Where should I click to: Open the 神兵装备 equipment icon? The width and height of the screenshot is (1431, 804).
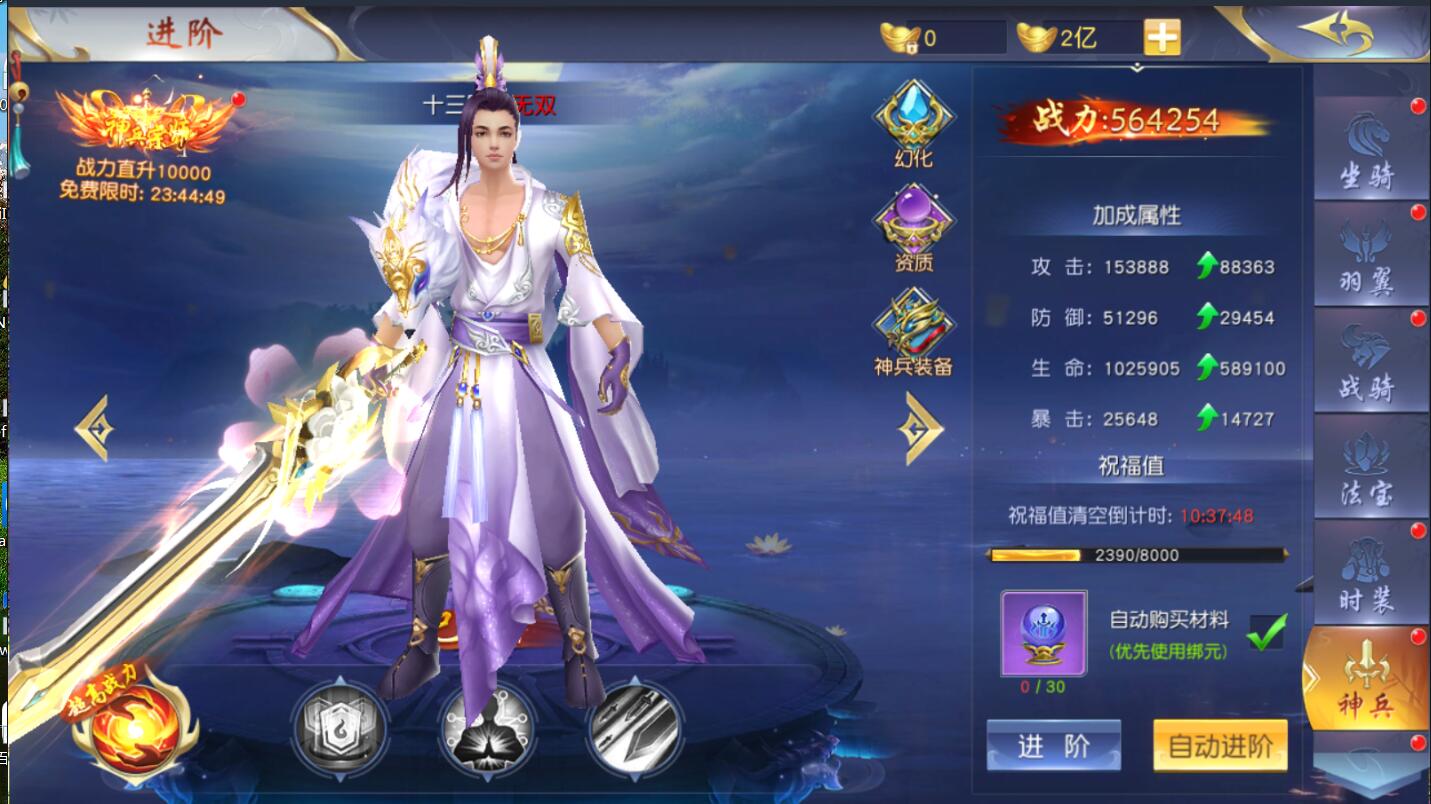point(913,328)
